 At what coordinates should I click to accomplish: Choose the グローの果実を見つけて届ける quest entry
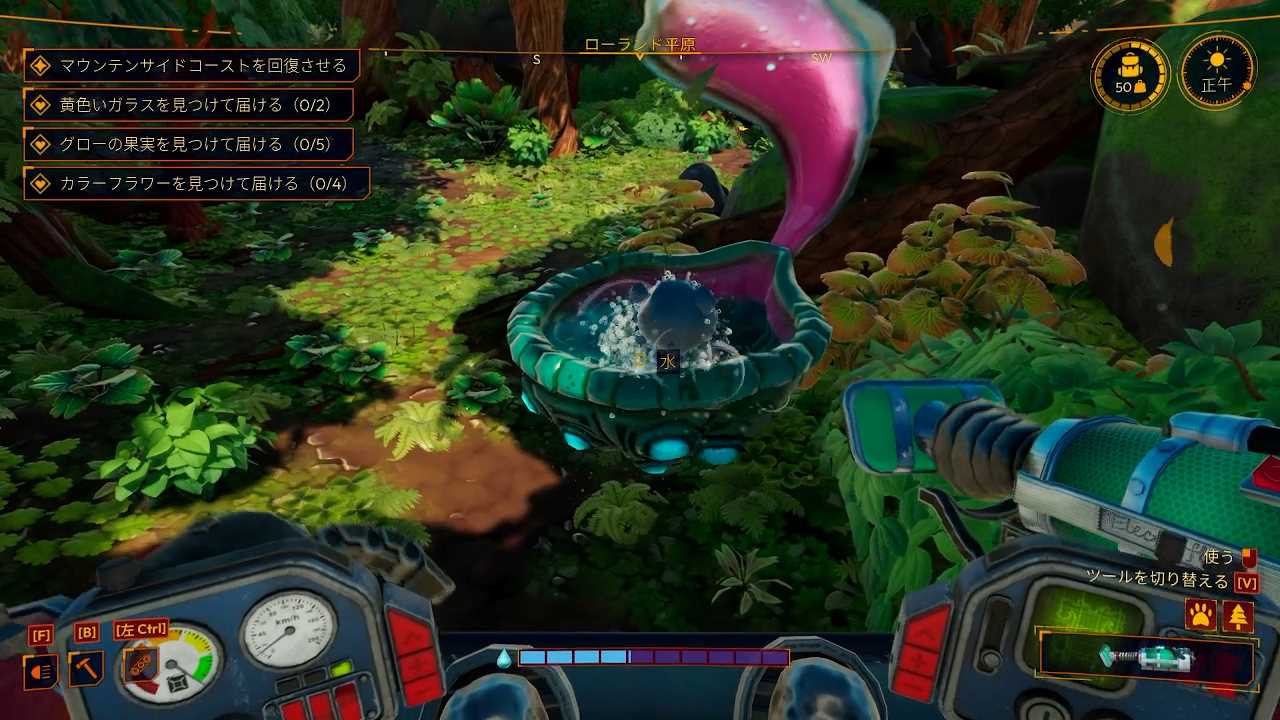pos(191,144)
